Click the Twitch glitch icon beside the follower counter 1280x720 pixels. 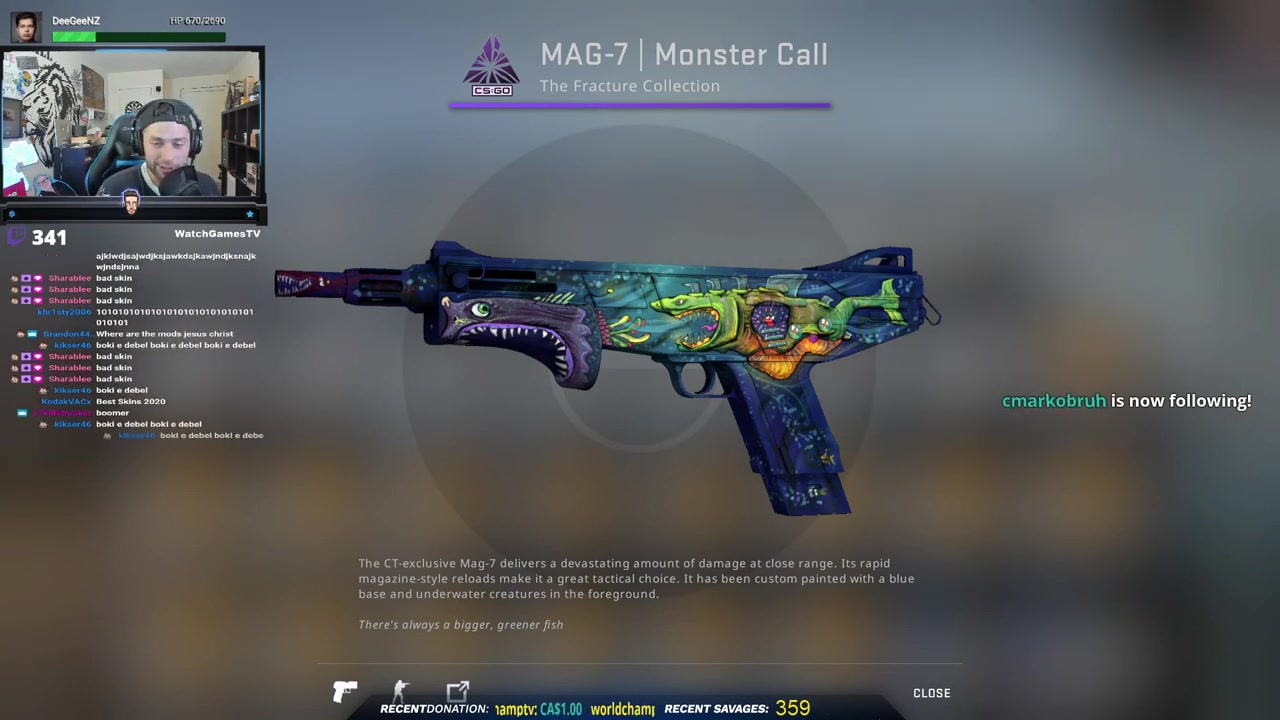16,236
